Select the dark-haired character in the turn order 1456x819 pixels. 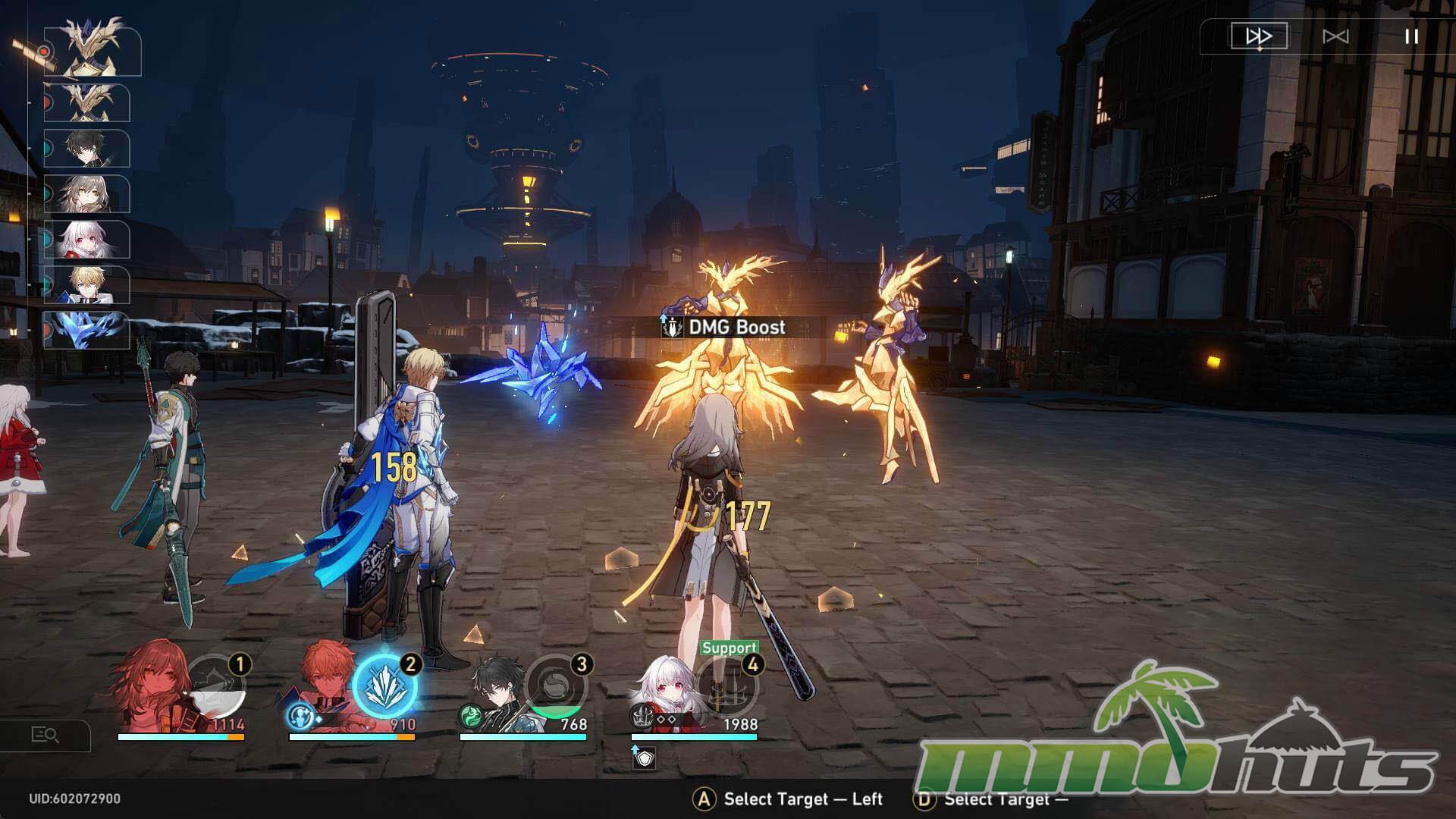point(87,149)
